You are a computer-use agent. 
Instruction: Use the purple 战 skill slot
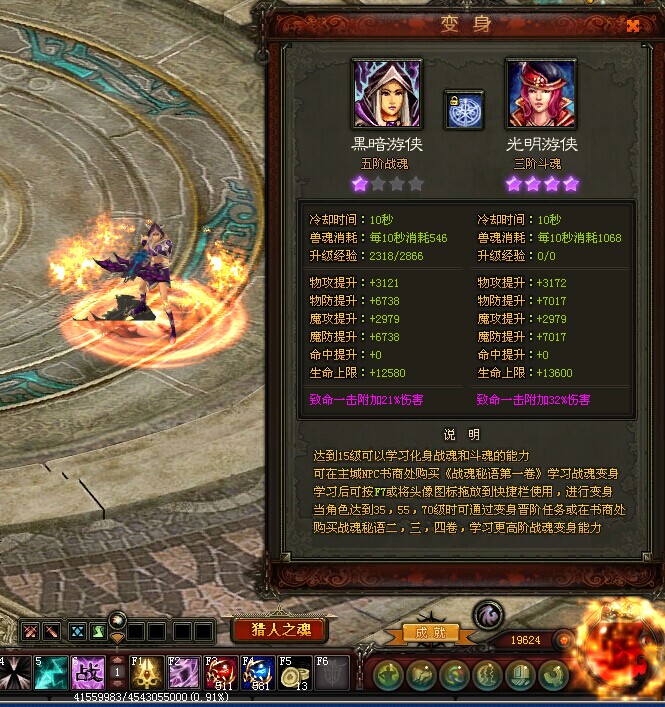tap(88, 673)
